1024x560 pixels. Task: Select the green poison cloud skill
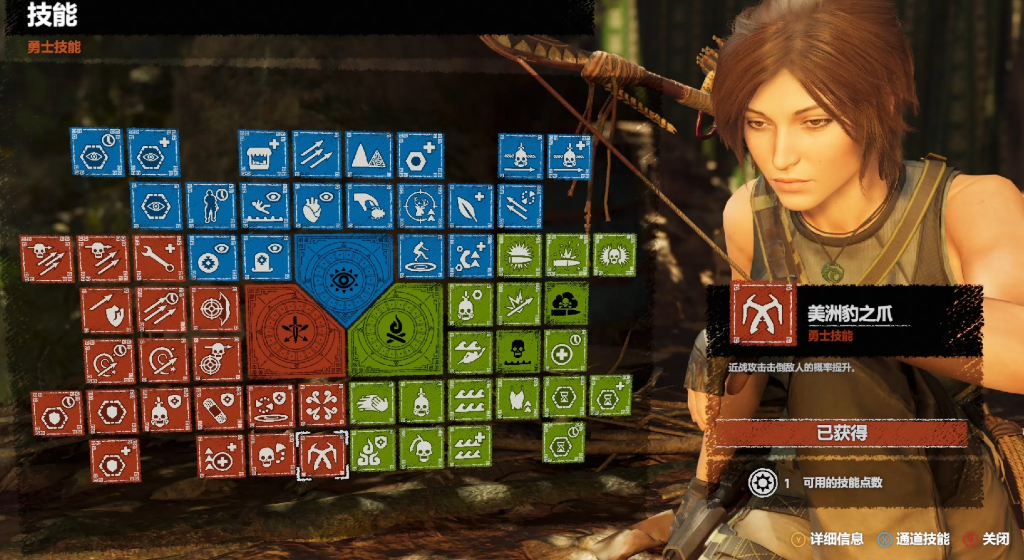[x=567, y=302]
